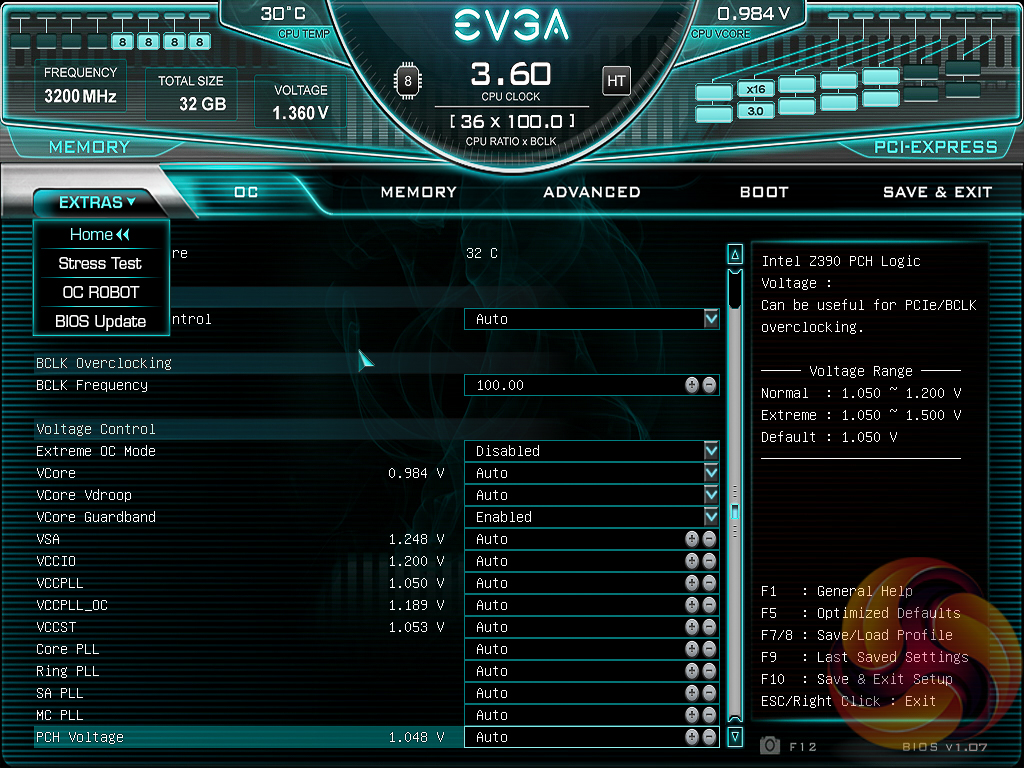
Task: Switch to the OC tab
Action: [x=246, y=192]
